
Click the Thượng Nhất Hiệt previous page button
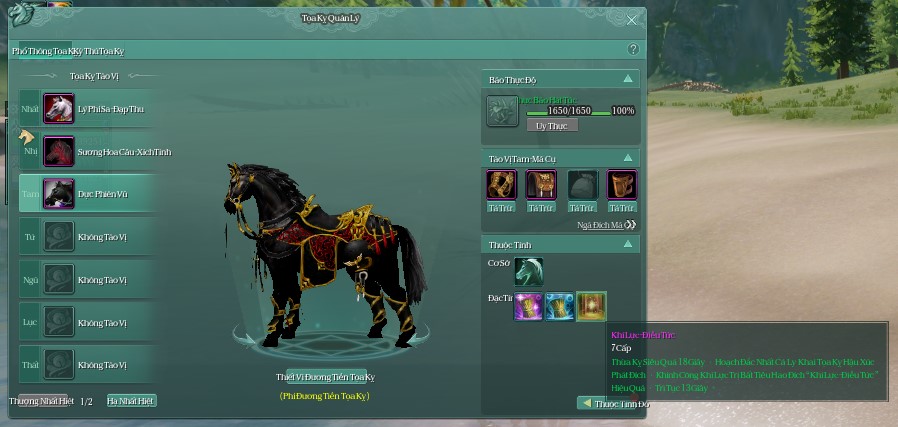click(x=42, y=401)
